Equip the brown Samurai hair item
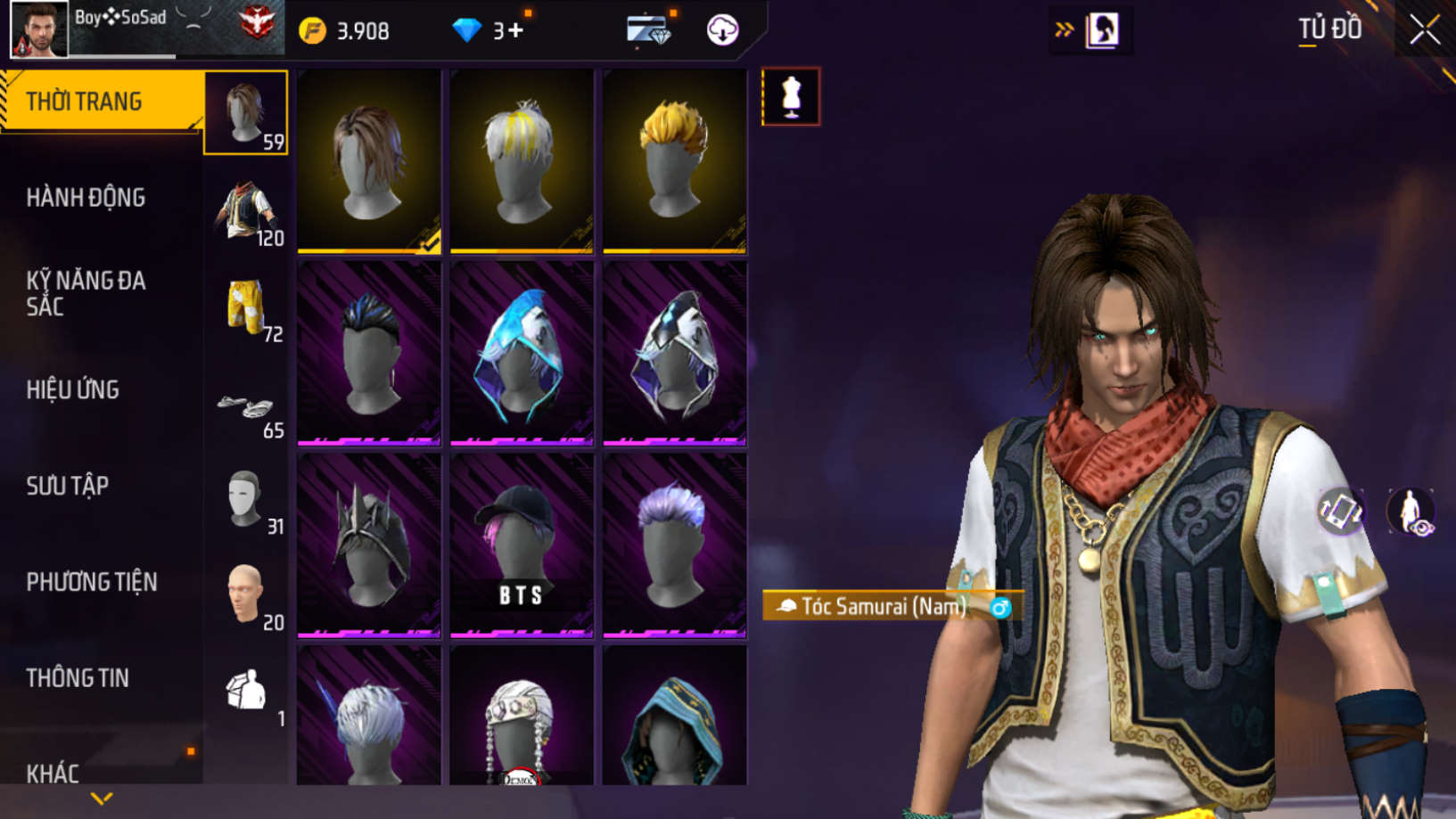The height and width of the screenshot is (819, 1456). [x=369, y=161]
